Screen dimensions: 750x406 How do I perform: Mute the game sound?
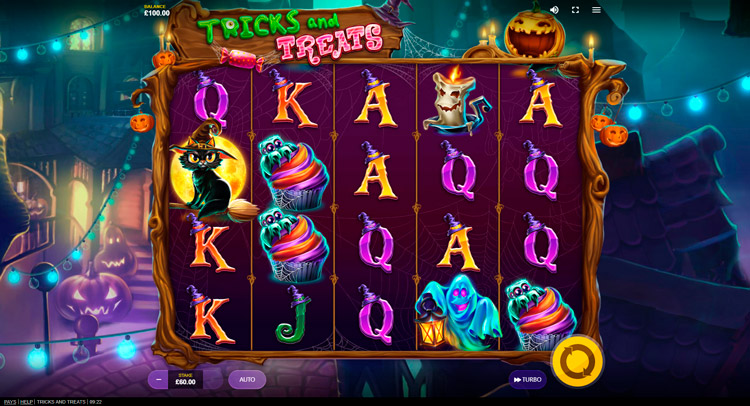554,10
